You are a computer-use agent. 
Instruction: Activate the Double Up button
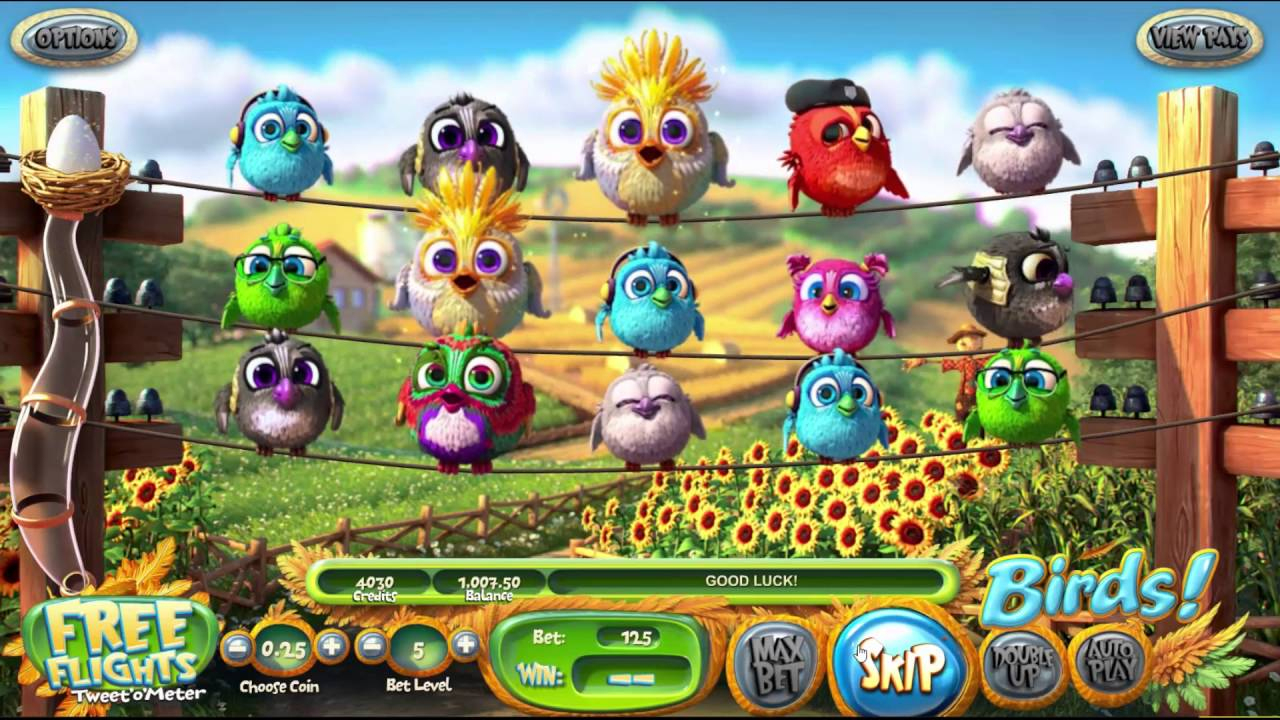1021,664
